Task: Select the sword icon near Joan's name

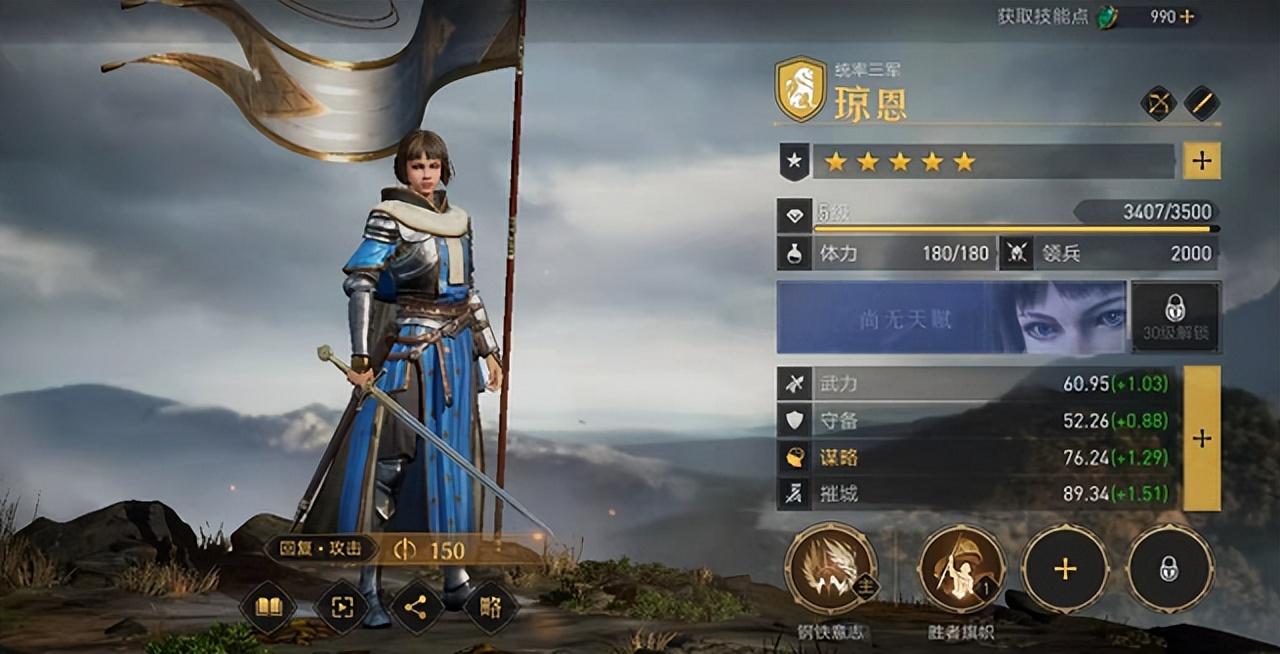Action: tap(1202, 103)
